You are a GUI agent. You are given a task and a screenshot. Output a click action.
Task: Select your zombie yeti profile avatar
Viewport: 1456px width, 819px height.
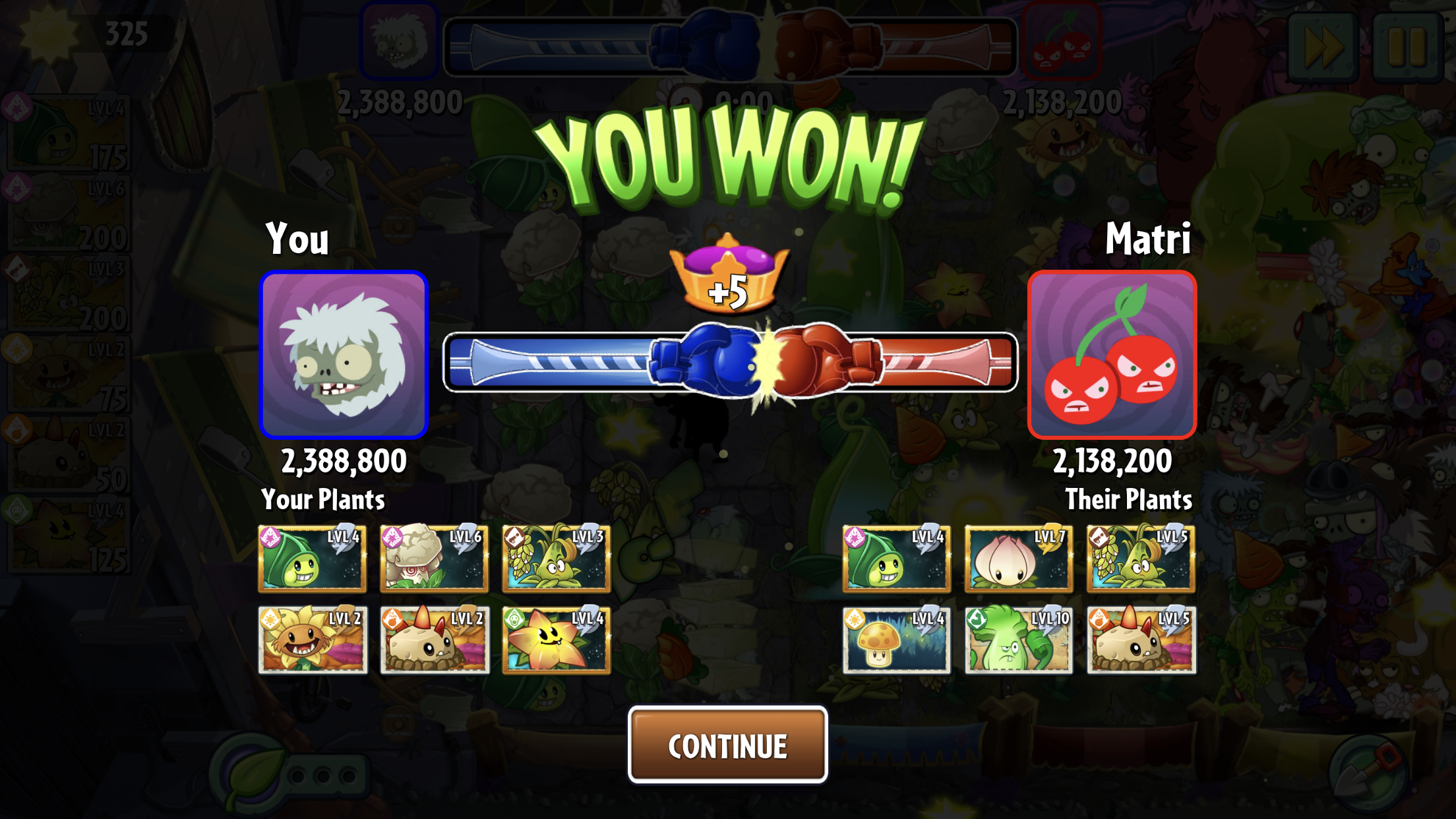[344, 355]
